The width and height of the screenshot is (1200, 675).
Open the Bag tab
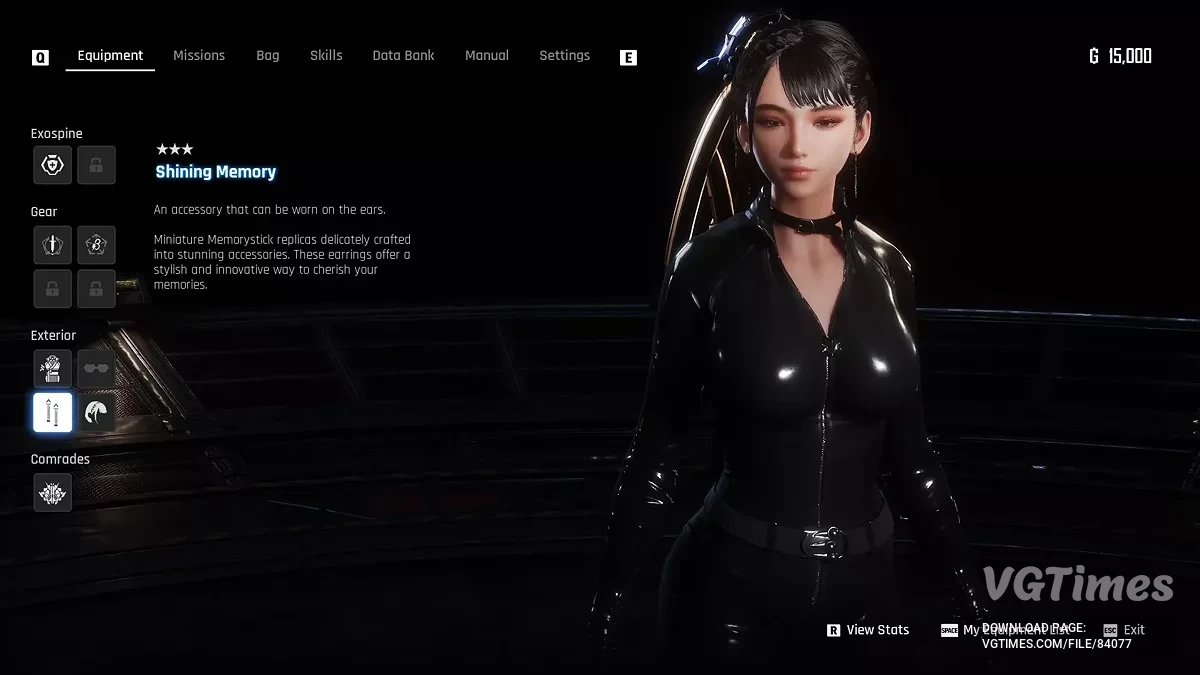click(268, 56)
